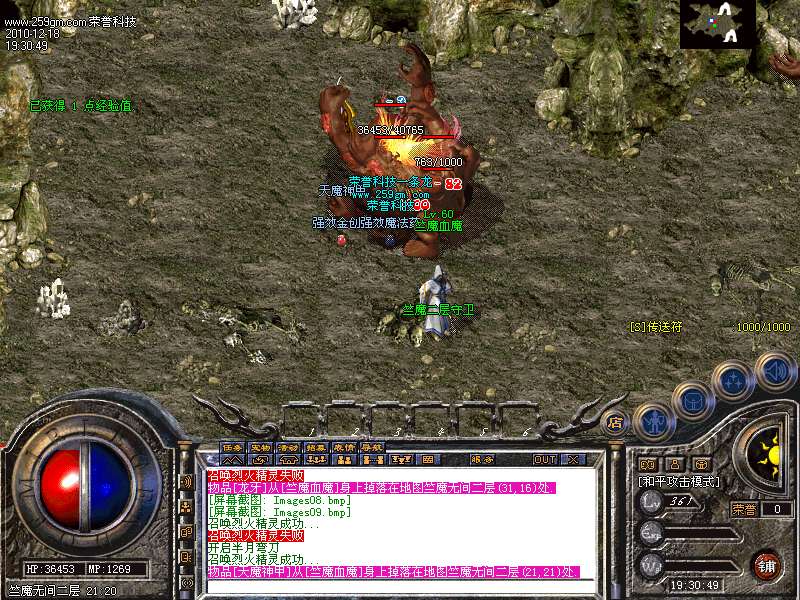Change the 和平攻击模式 attack mode
Viewport: 800px width, 600px height.
680,481
